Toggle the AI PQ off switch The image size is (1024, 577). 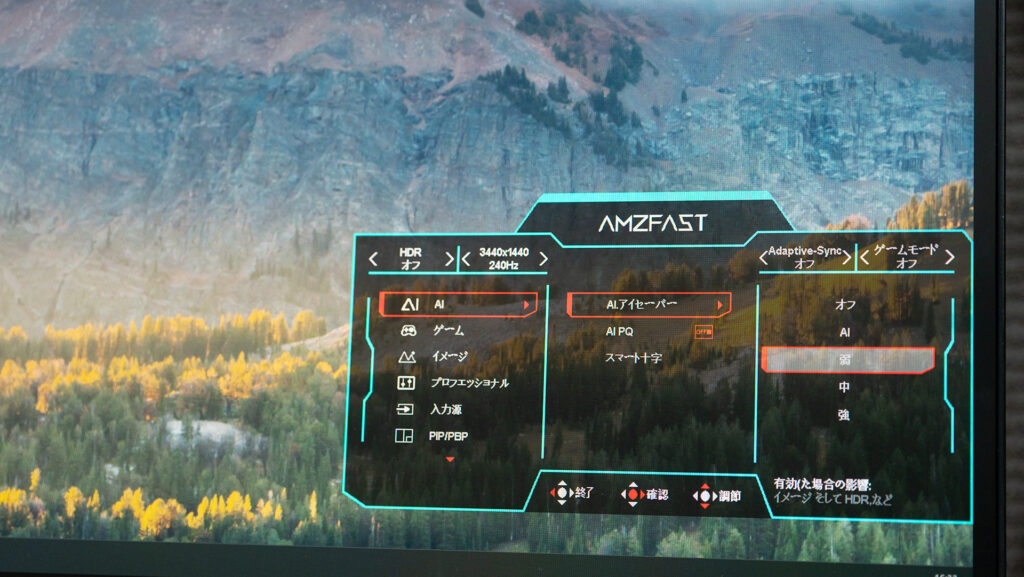(x=704, y=331)
